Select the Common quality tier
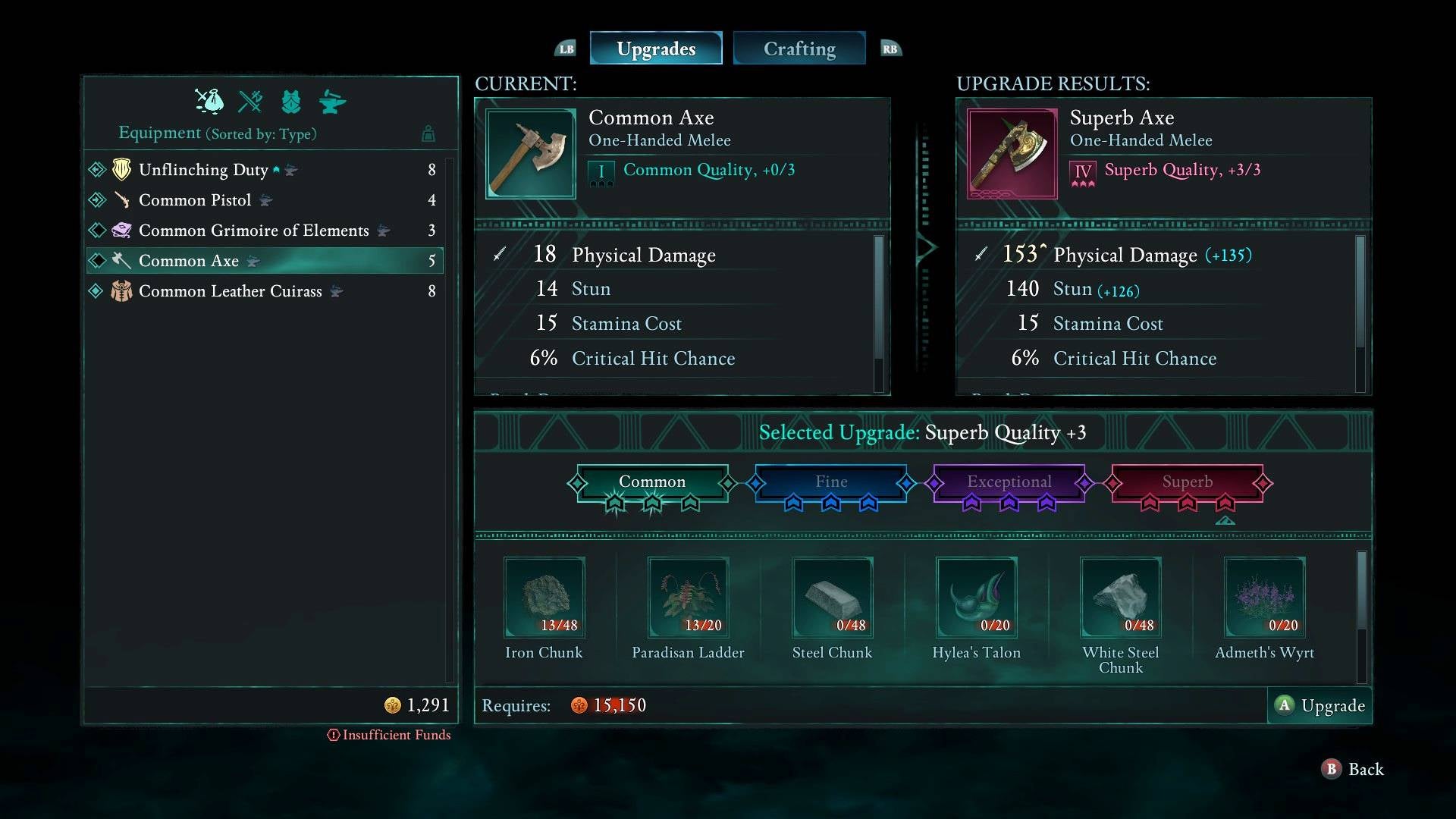1456x819 pixels. [x=651, y=482]
